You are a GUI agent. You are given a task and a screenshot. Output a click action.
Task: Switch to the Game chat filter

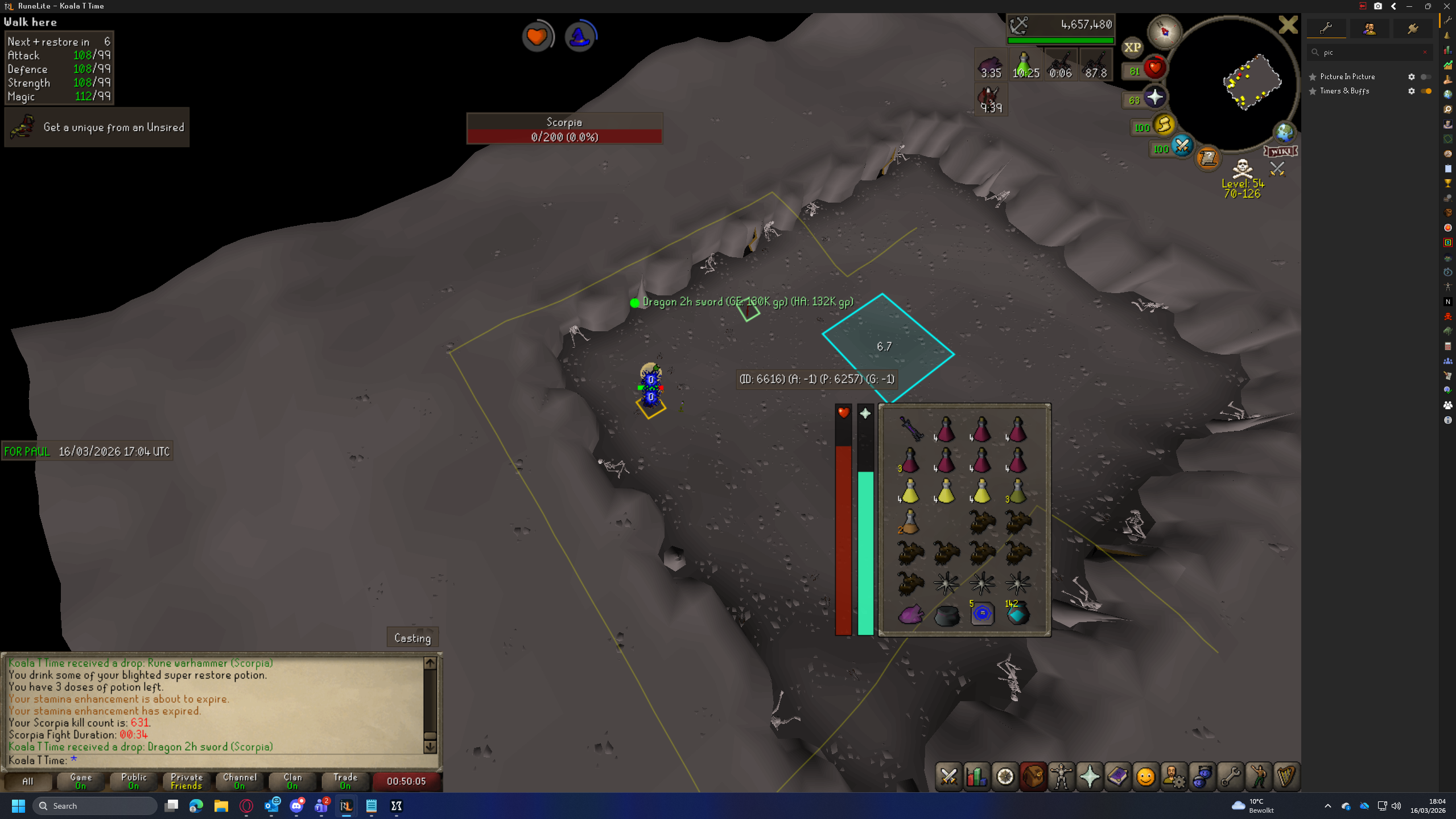point(80,781)
